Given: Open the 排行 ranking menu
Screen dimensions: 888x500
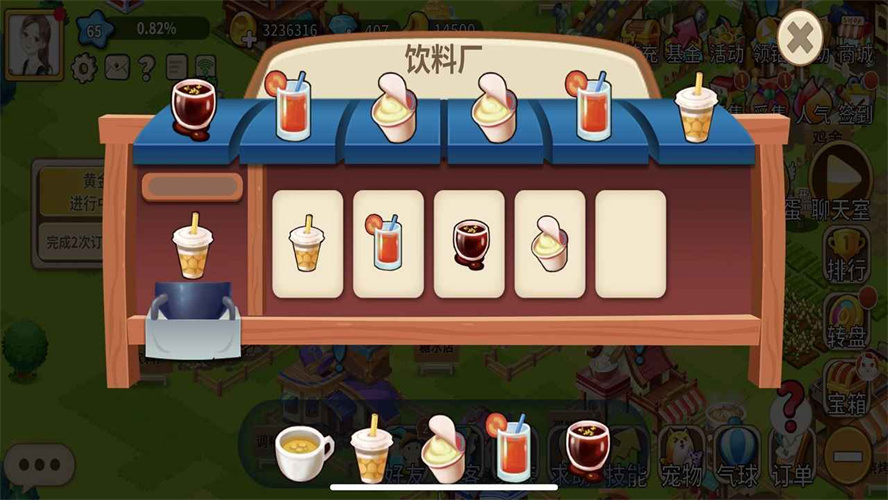Looking at the screenshot, I should click(x=844, y=255).
